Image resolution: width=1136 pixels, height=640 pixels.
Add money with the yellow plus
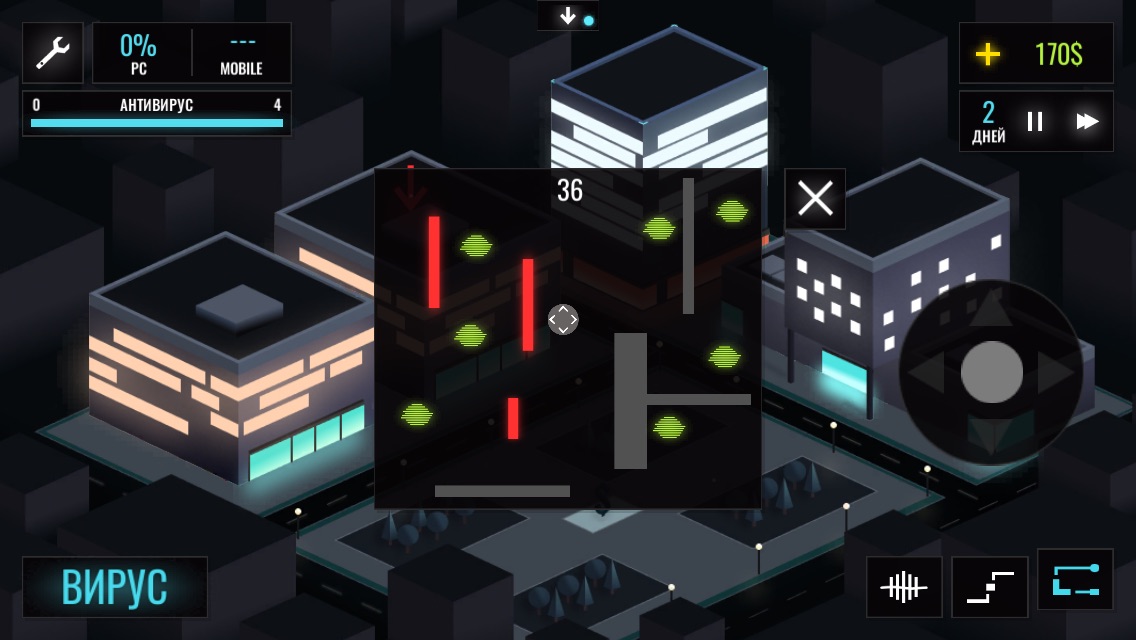click(x=988, y=54)
